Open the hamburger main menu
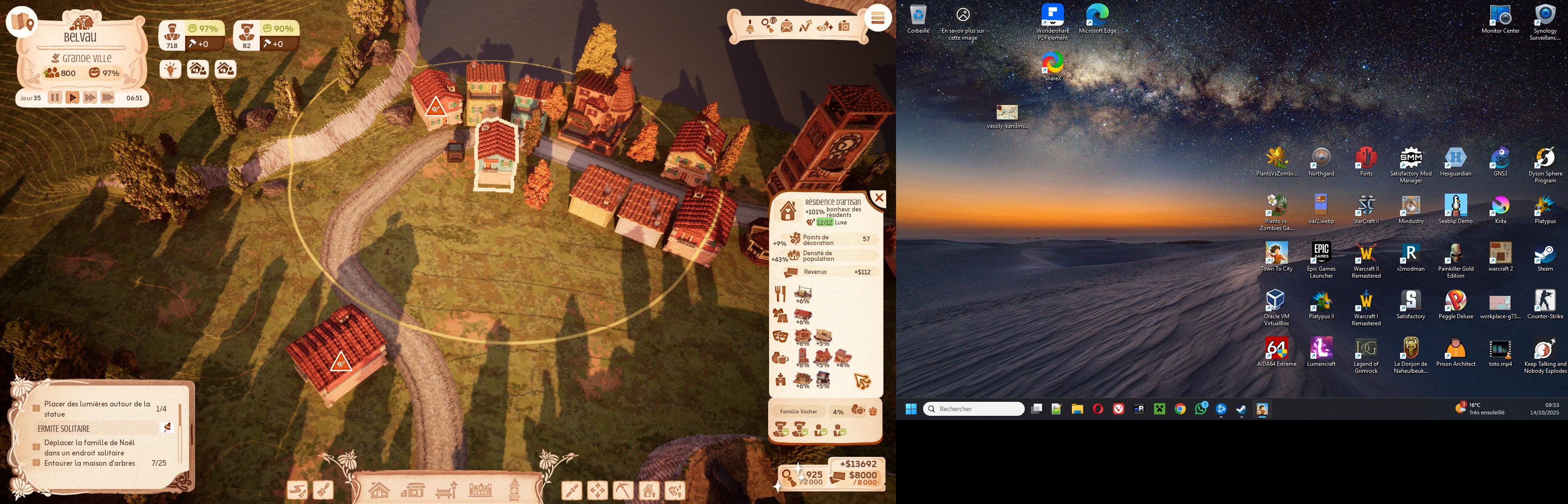 pyautogui.click(x=877, y=18)
